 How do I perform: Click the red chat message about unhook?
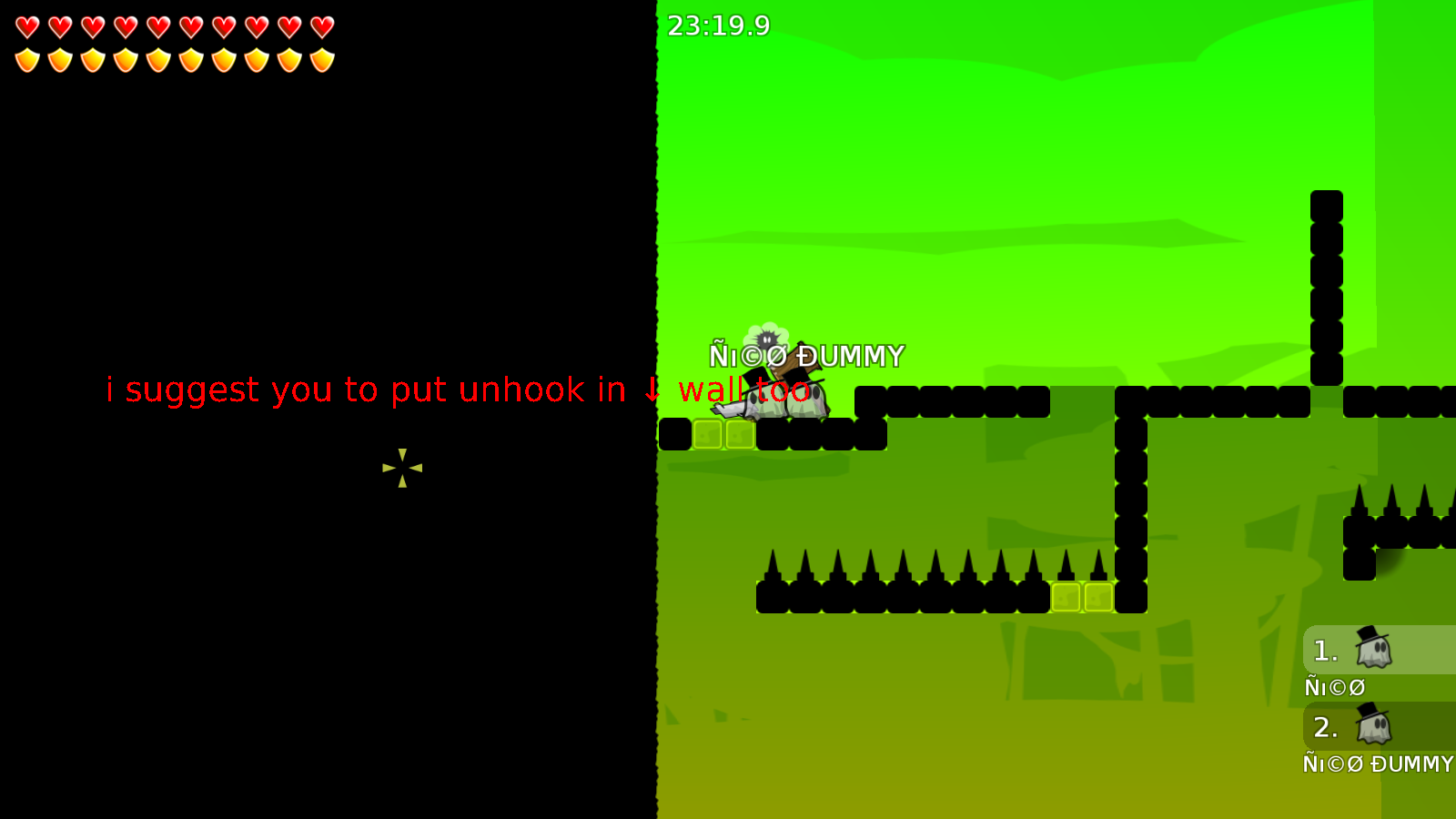pyautogui.click(x=458, y=390)
